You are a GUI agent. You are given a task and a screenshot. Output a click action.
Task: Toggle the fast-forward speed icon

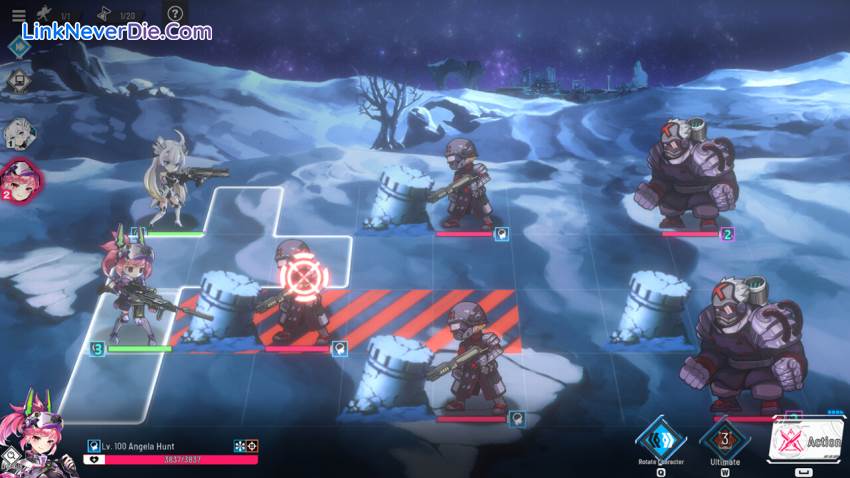pyautogui.click(x=18, y=45)
